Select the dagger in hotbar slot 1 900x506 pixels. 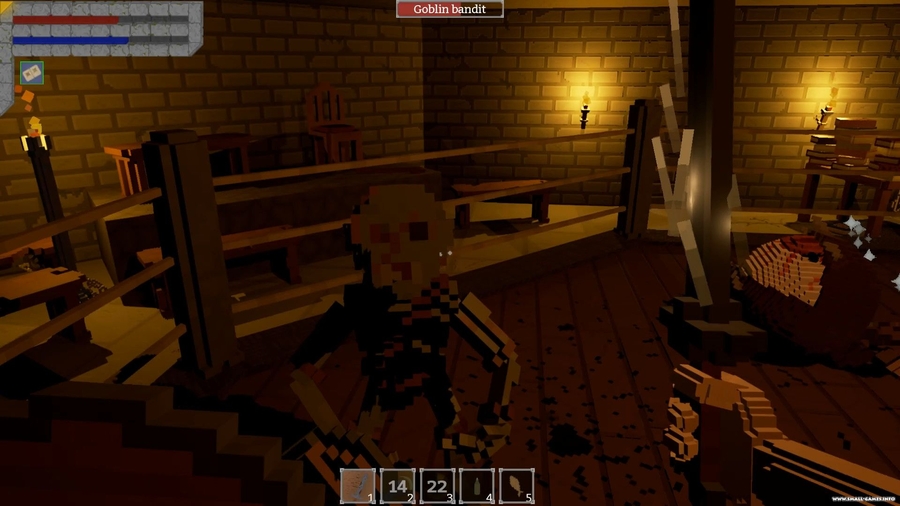tap(358, 486)
